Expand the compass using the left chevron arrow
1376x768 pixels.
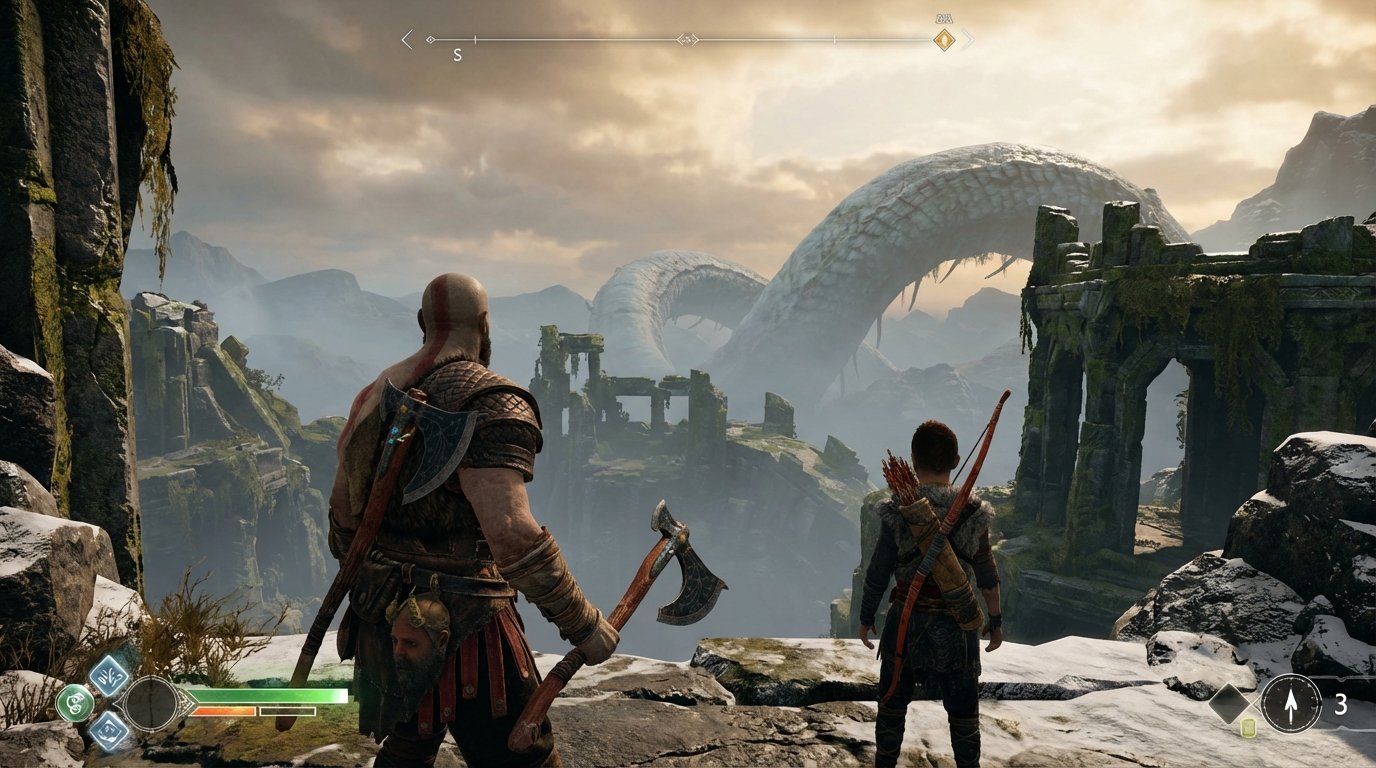tap(405, 38)
